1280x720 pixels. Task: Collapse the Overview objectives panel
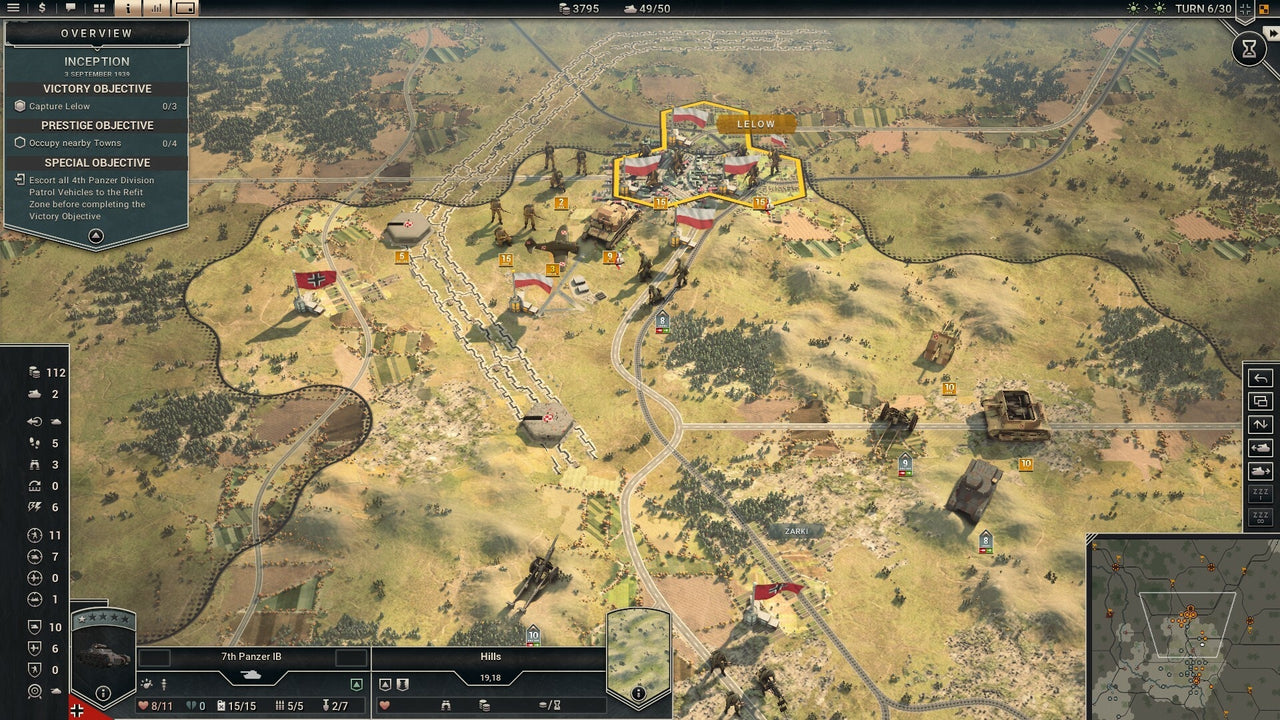click(x=95, y=236)
